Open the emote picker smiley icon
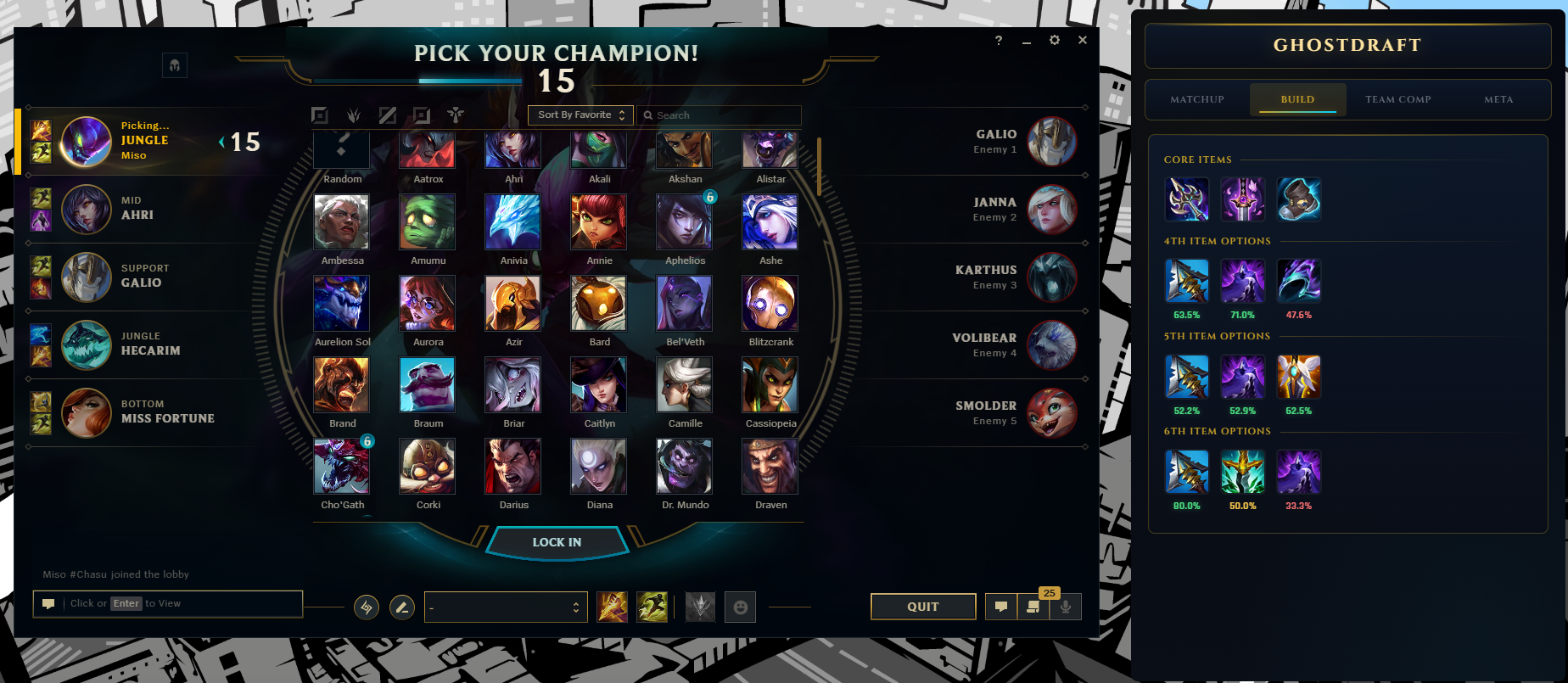The height and width of the screenshot is (683, 1568). (x=739, y=607)
